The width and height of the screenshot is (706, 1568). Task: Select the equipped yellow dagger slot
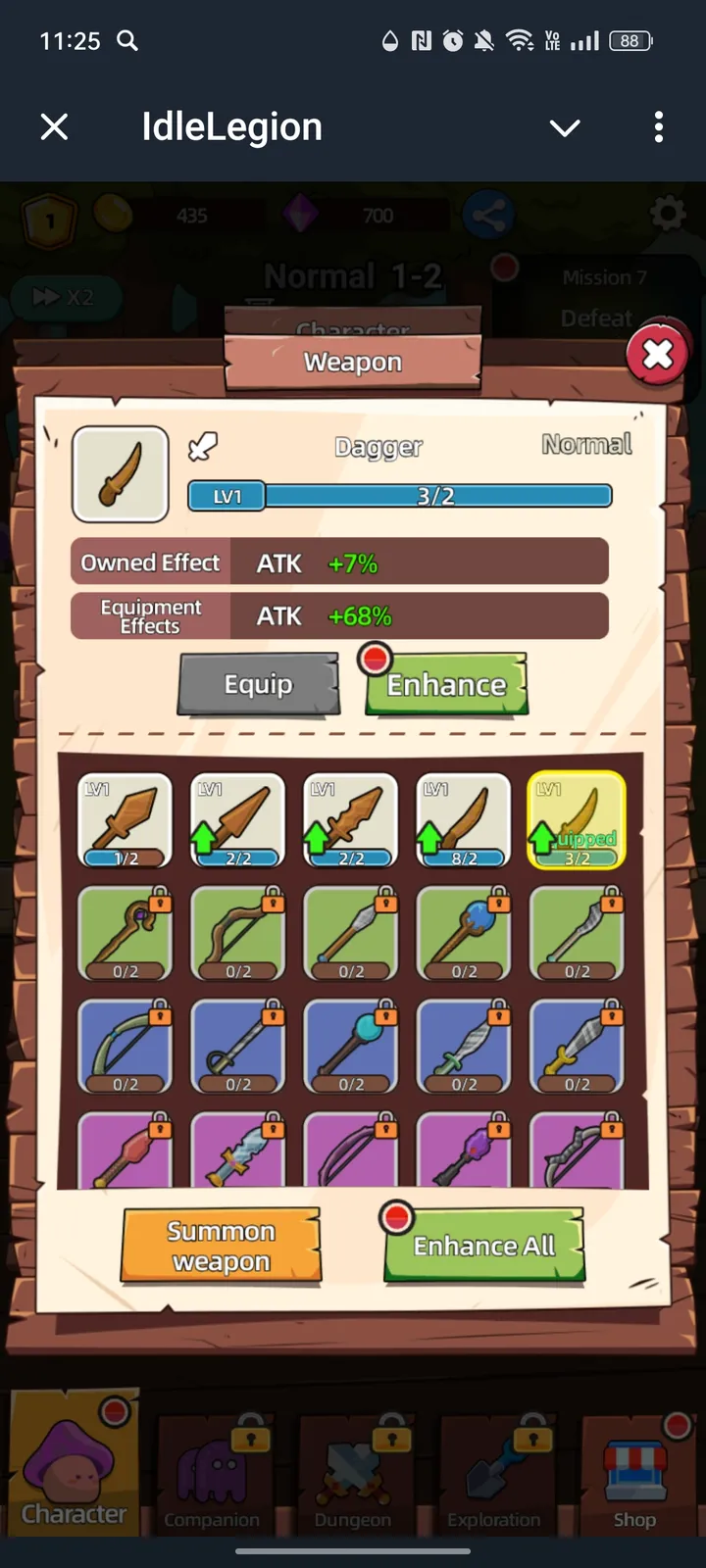(578, 820)
